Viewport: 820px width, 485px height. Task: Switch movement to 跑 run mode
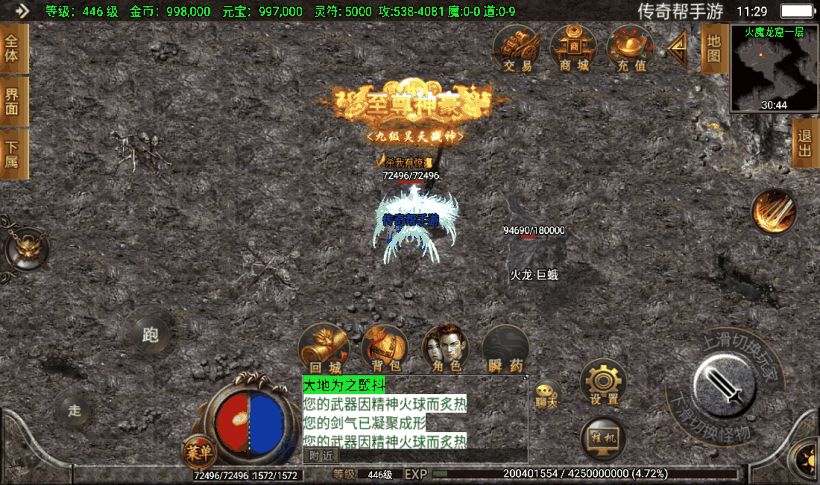(x=151, y=335)
